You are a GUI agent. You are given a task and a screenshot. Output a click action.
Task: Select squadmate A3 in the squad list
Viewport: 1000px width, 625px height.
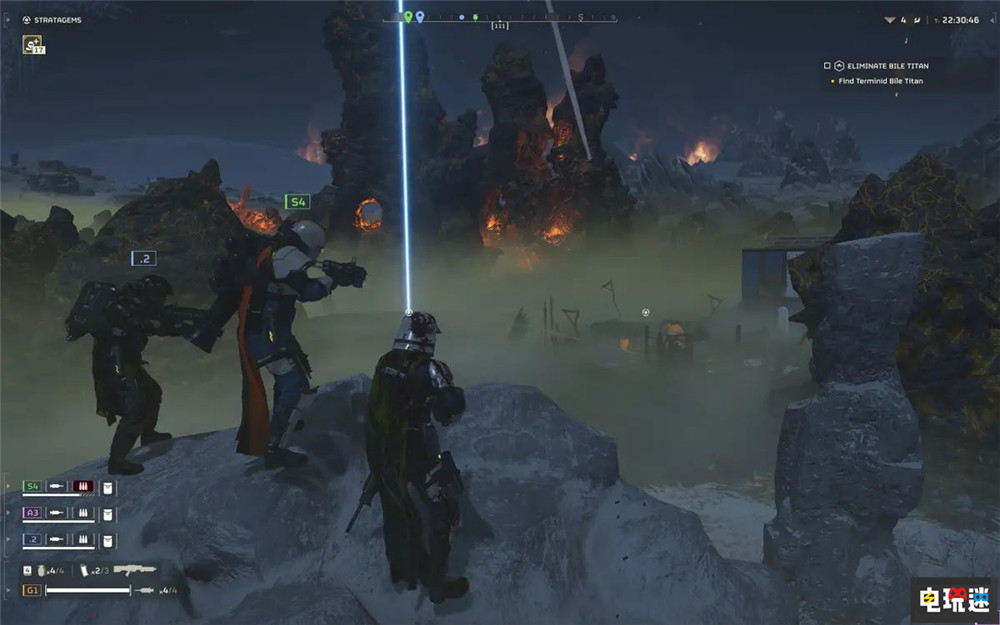pyautogui.click(x=33, y=513)
